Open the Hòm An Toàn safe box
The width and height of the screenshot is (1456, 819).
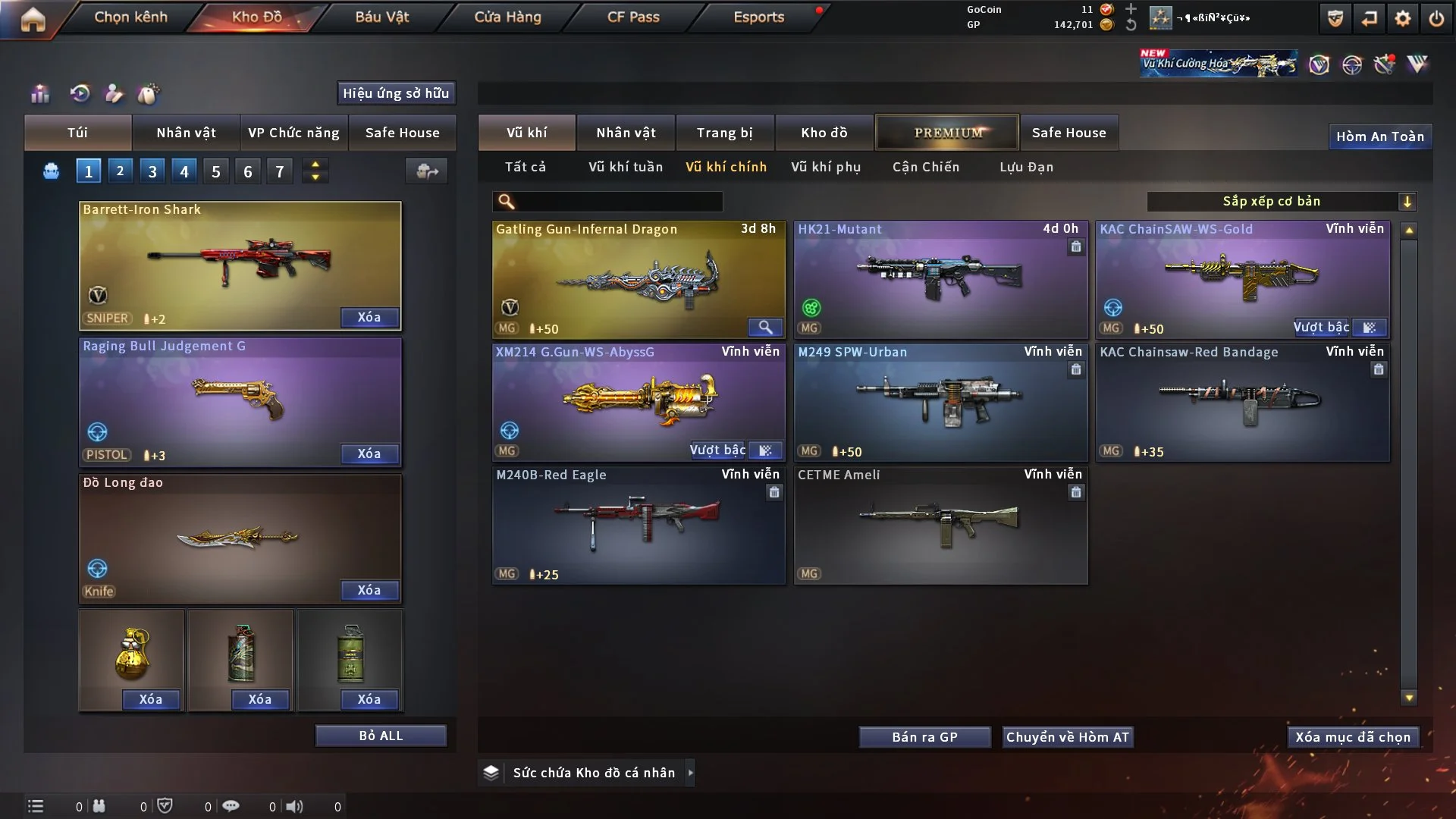[1379, 136]
